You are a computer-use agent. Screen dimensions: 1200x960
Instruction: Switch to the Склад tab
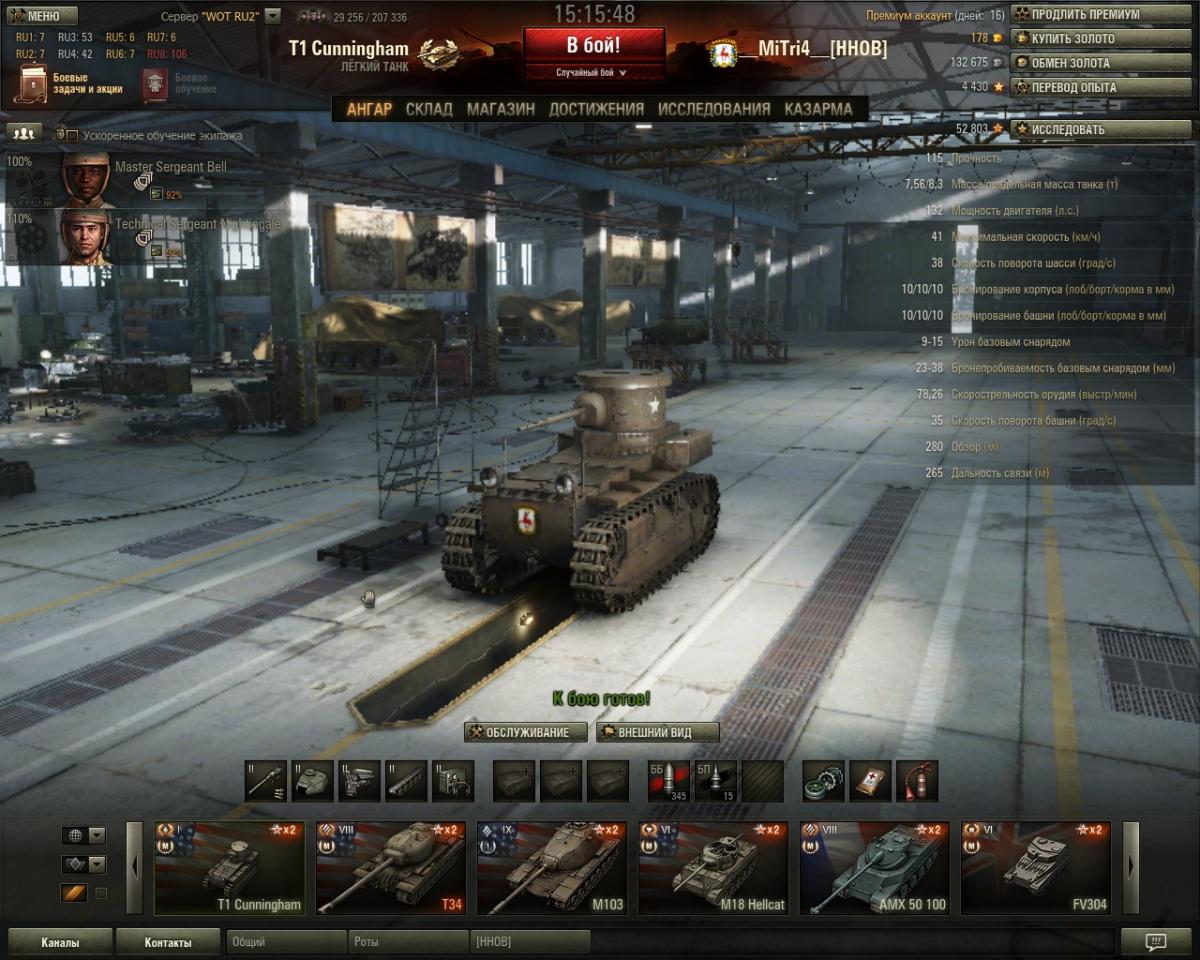point(429,109)
